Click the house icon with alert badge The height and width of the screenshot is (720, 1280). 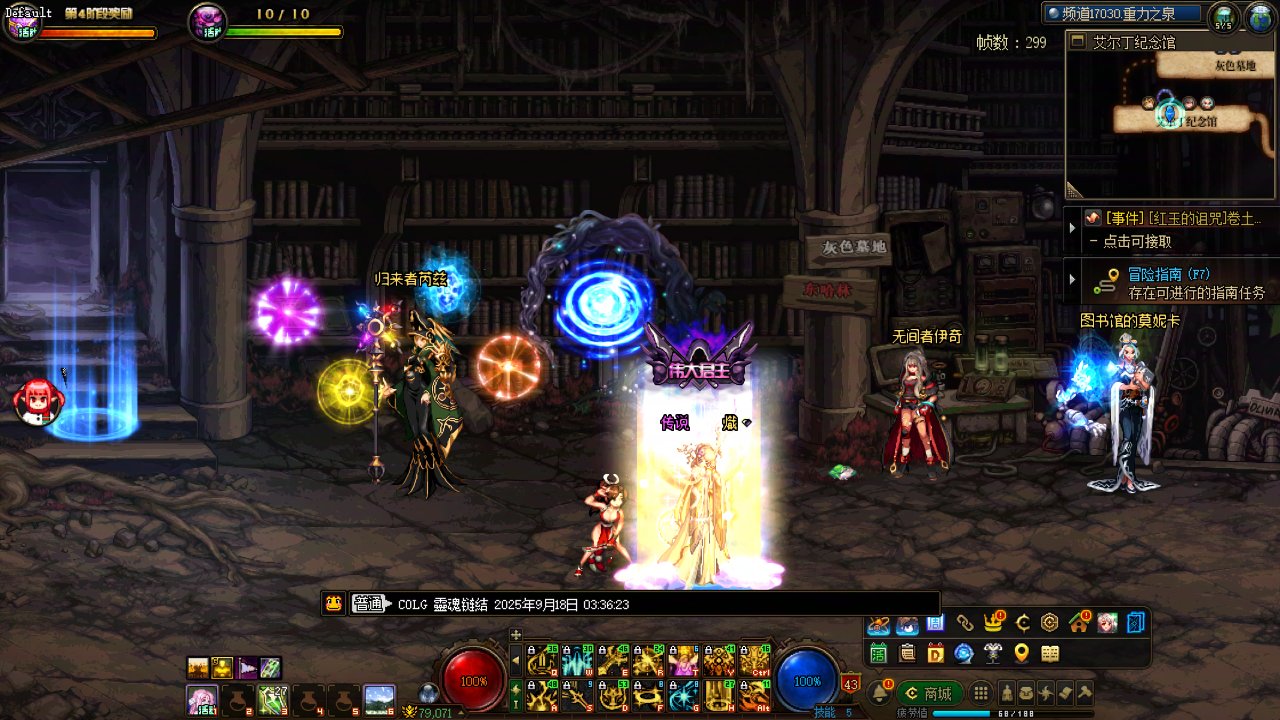[x=1078, y=623]
